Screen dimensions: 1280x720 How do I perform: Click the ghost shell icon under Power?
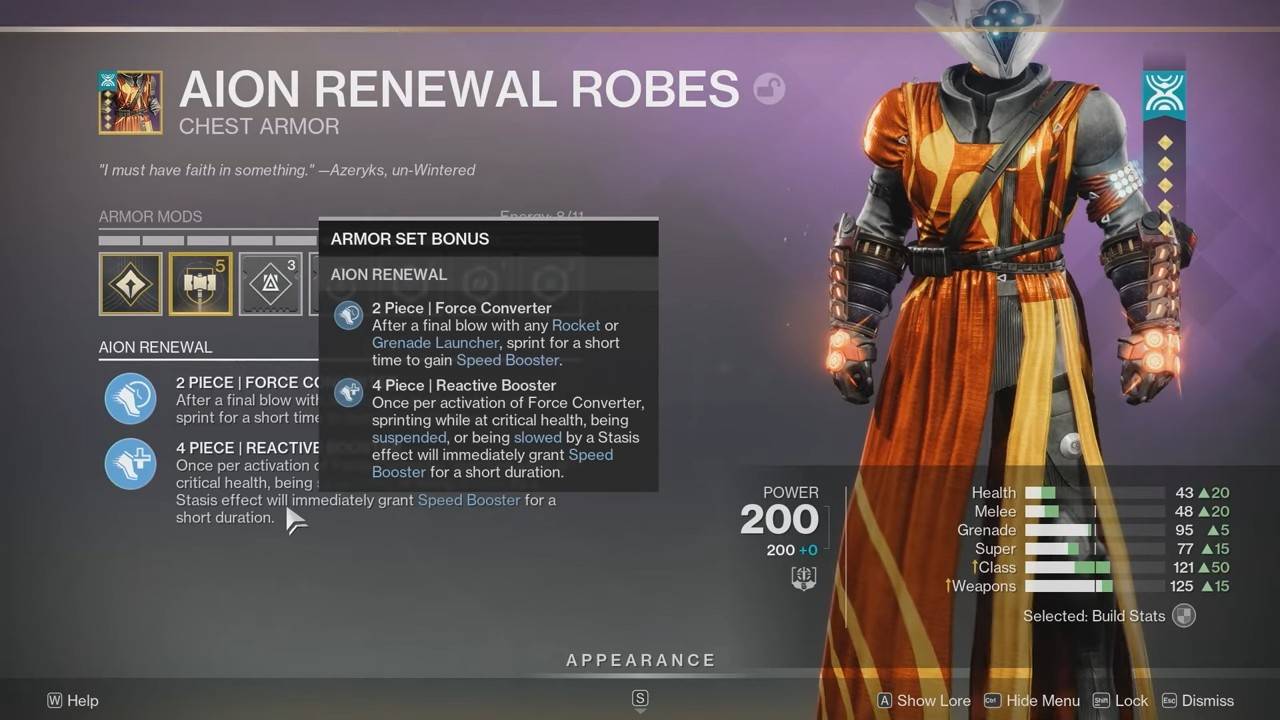point(803,577)
